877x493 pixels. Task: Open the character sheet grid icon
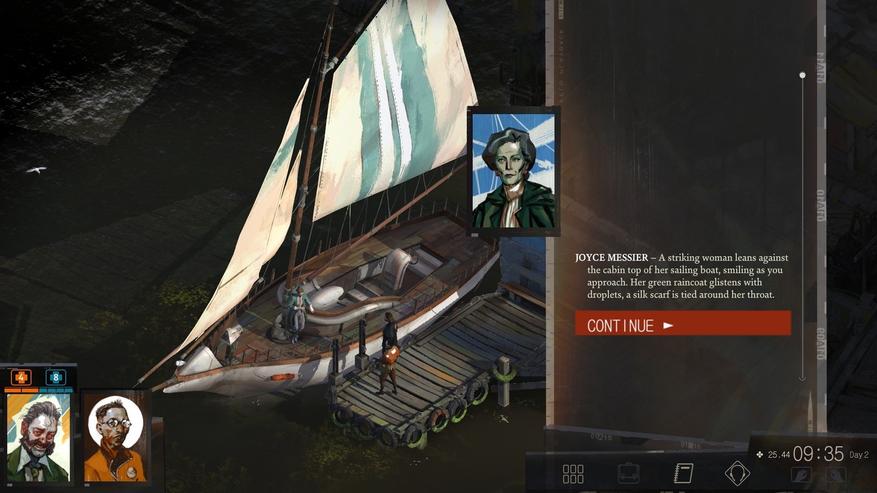click(573, 473)
